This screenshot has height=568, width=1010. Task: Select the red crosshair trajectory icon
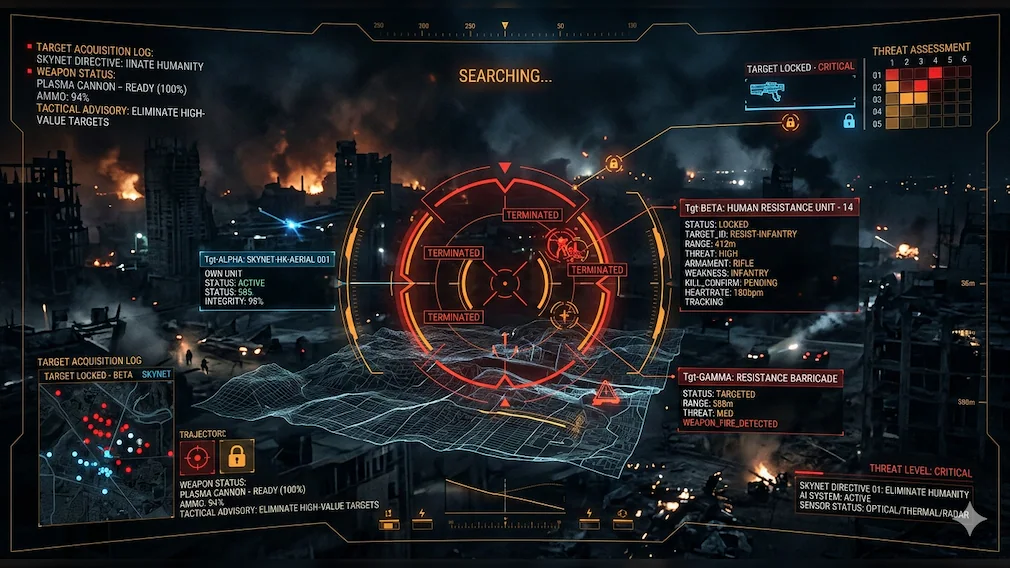tap(197, 456)
